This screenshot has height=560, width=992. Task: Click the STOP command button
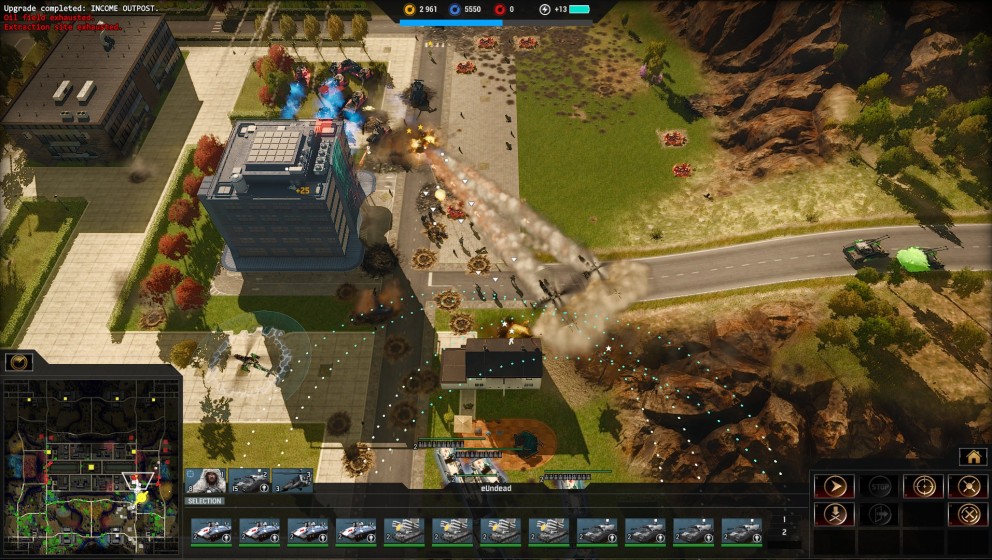coord(879,486)
